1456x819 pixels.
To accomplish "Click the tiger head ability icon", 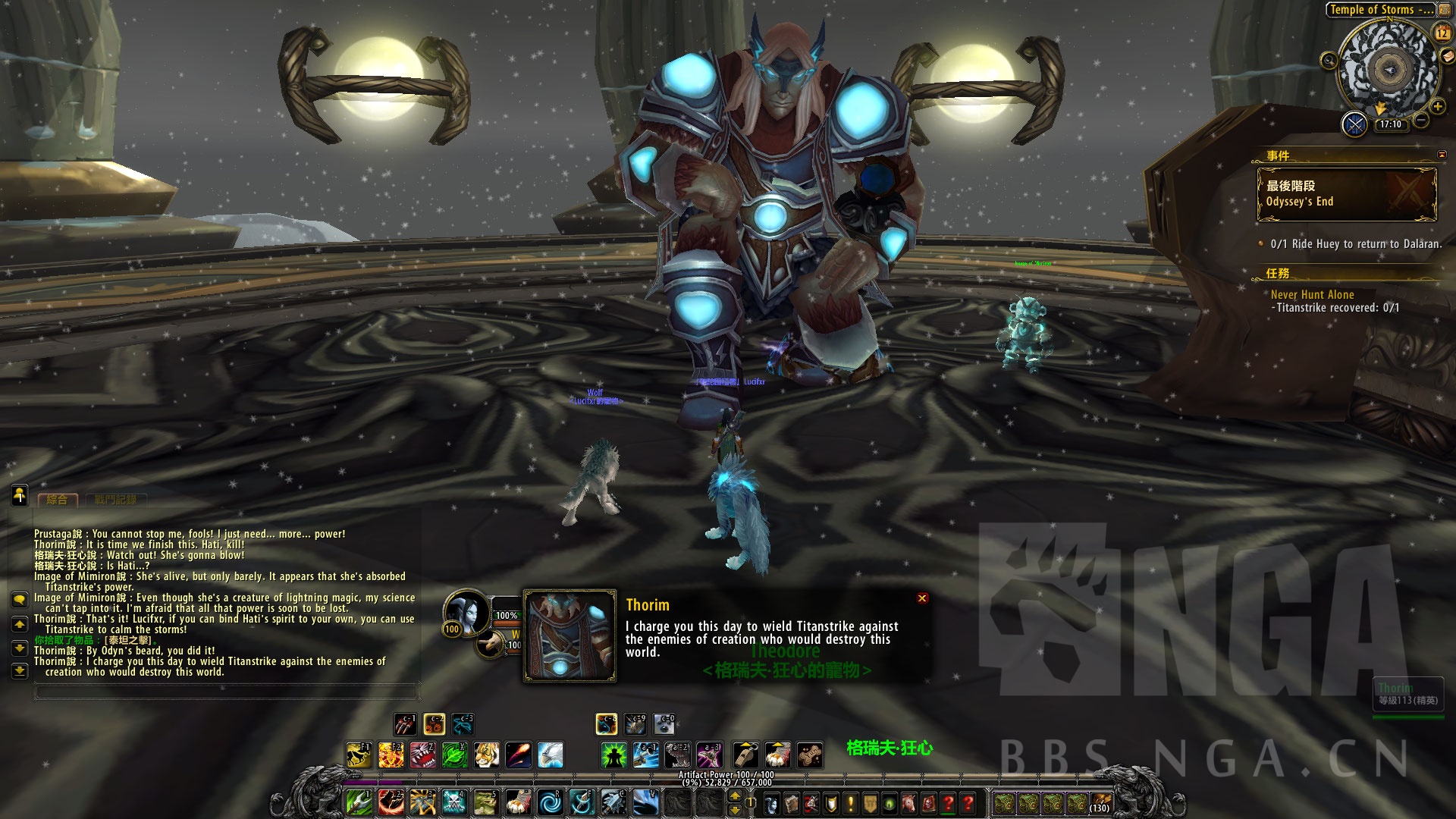I will (x=486, y=755).
